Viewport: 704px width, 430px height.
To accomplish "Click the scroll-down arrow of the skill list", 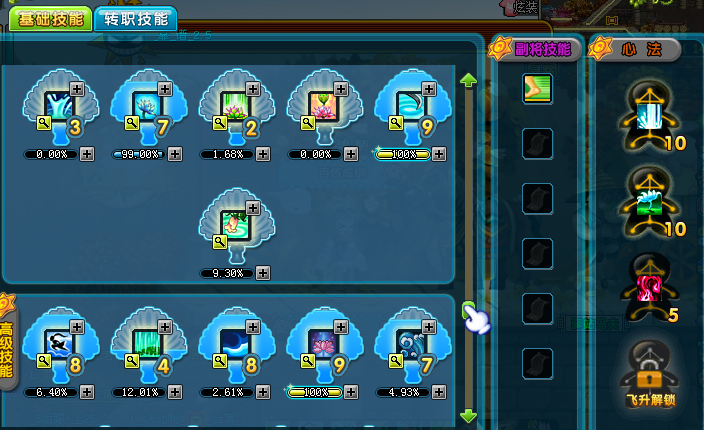I will [x=467, y=414].
